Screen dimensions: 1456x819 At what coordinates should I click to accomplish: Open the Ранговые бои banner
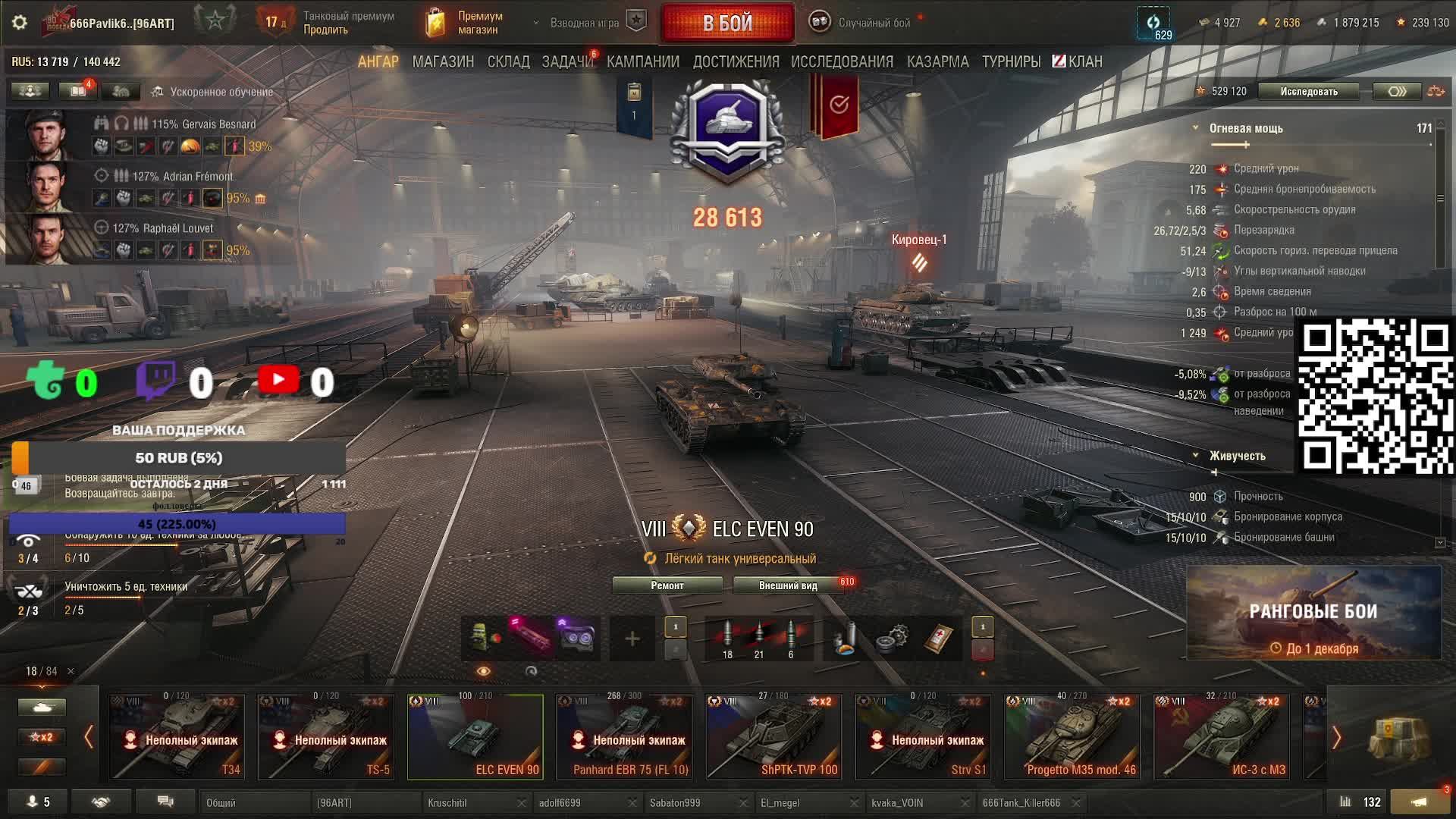pyautogui.click(x=1313, y=613)
